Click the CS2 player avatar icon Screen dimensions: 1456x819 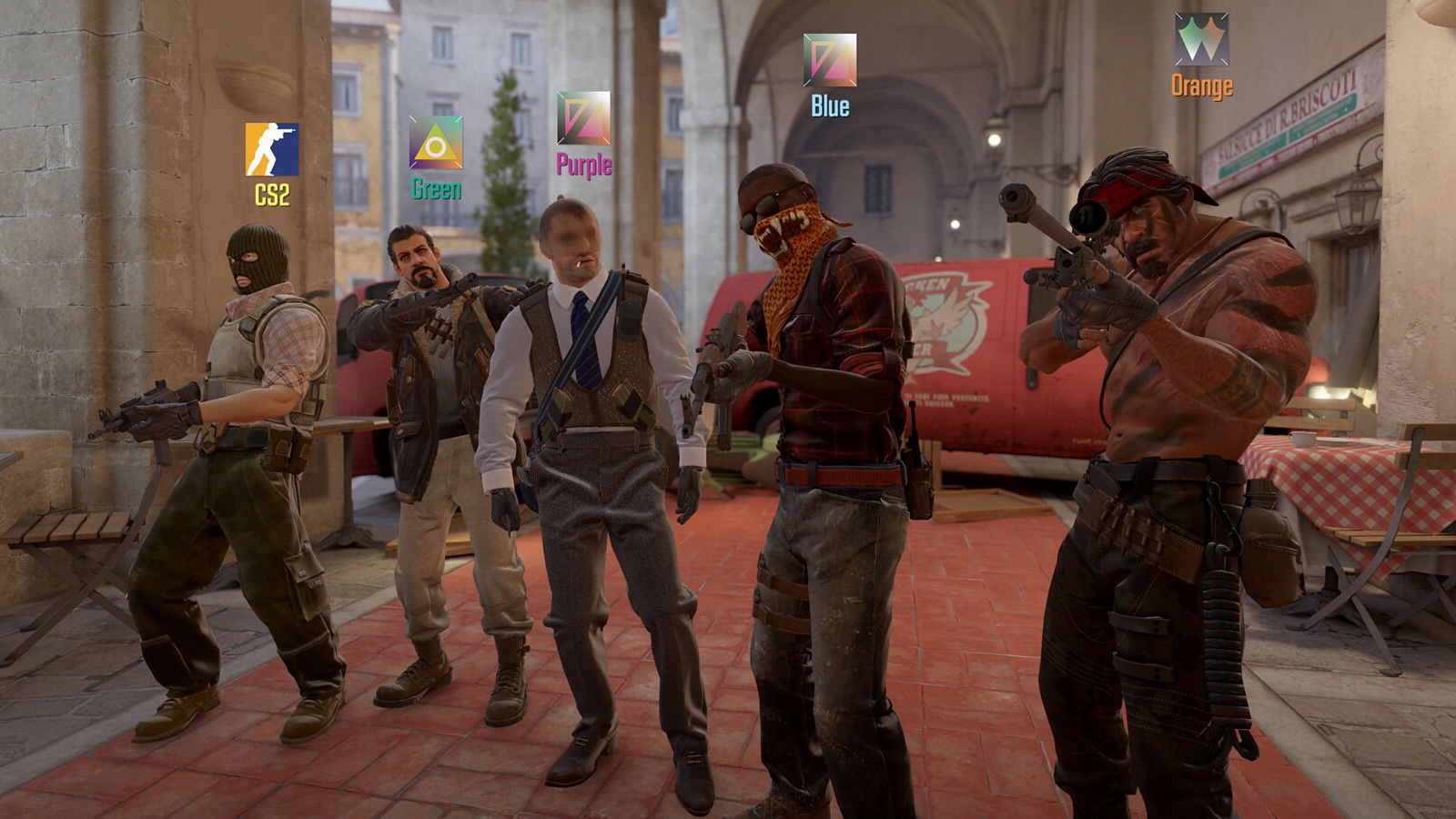coord(272,149)
